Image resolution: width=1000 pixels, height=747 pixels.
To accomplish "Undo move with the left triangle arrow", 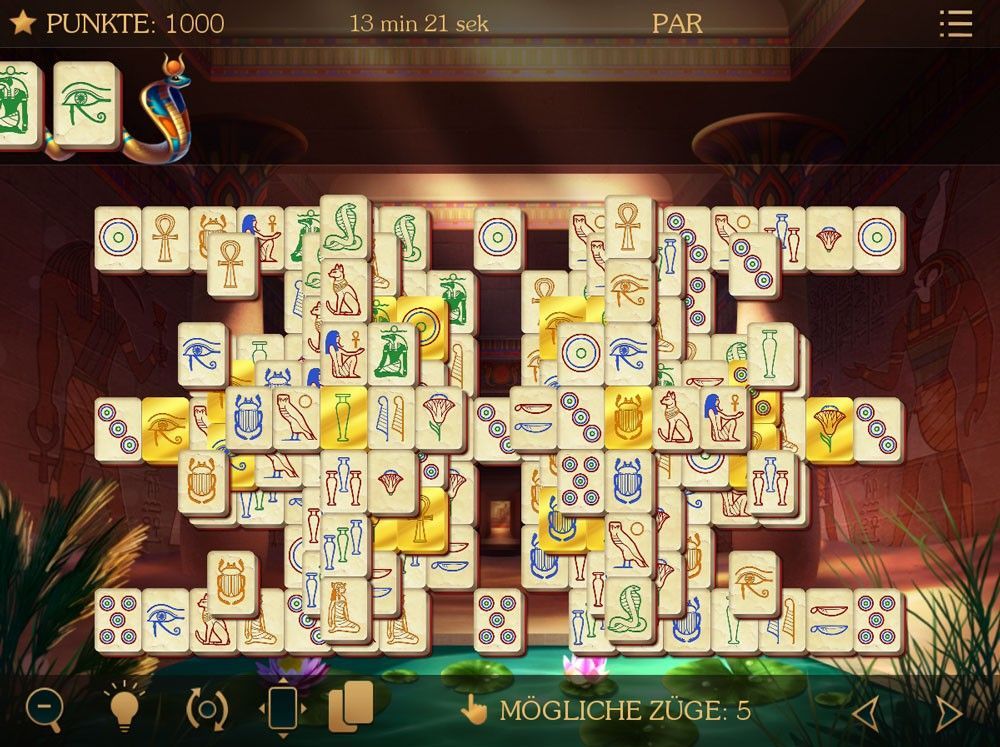I will pyautogui.click(x=865, y=712).
